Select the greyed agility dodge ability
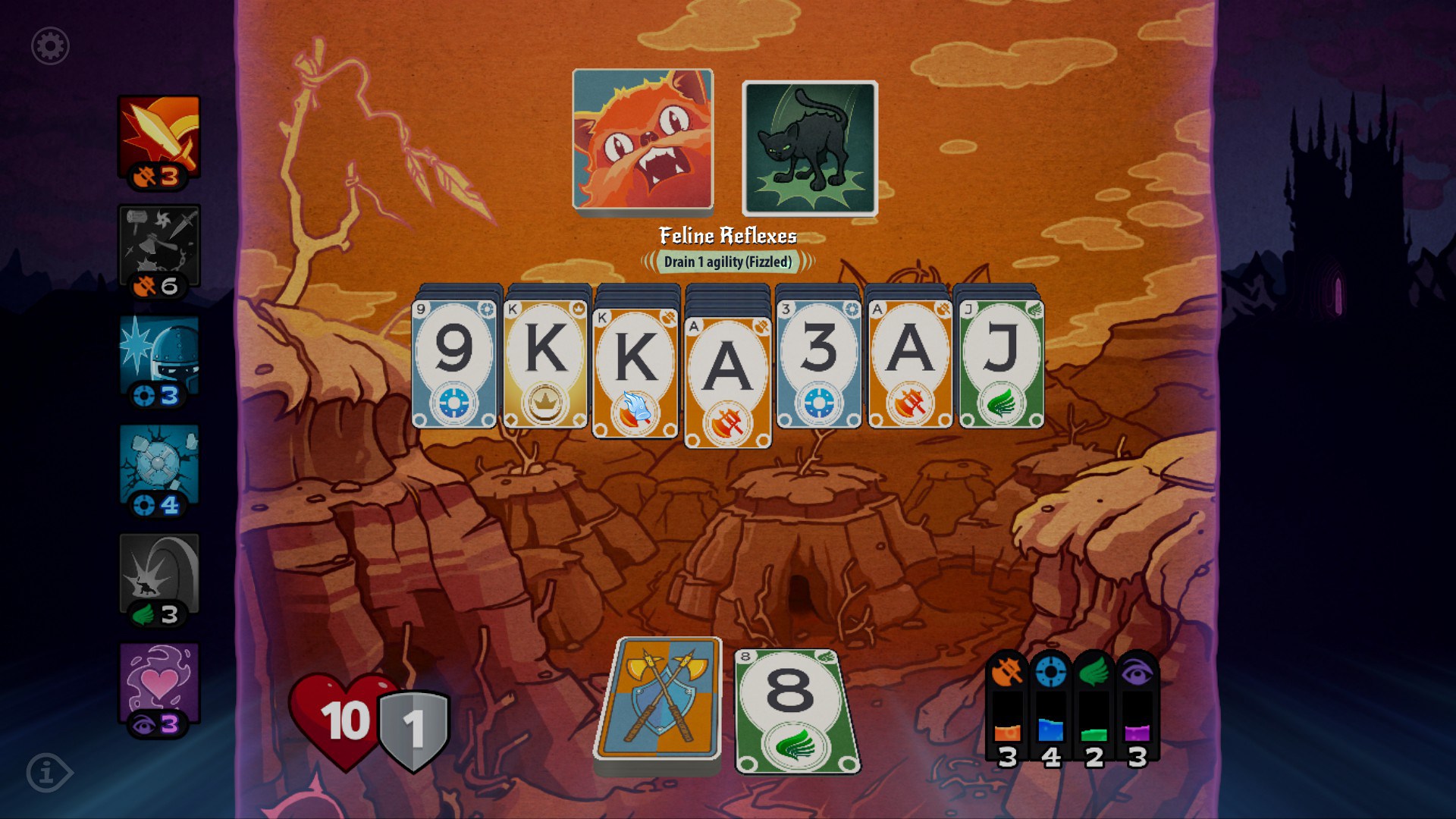 coord(159,577)
